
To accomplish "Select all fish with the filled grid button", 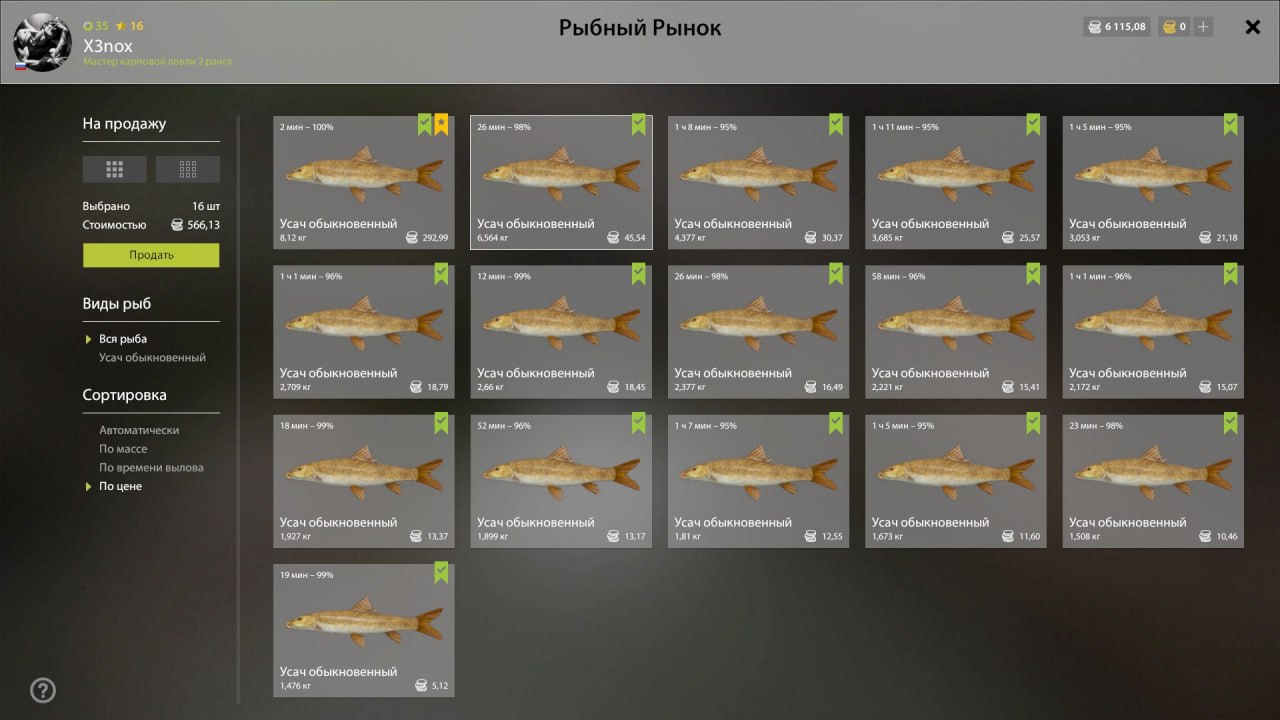I will coord(114,169).
